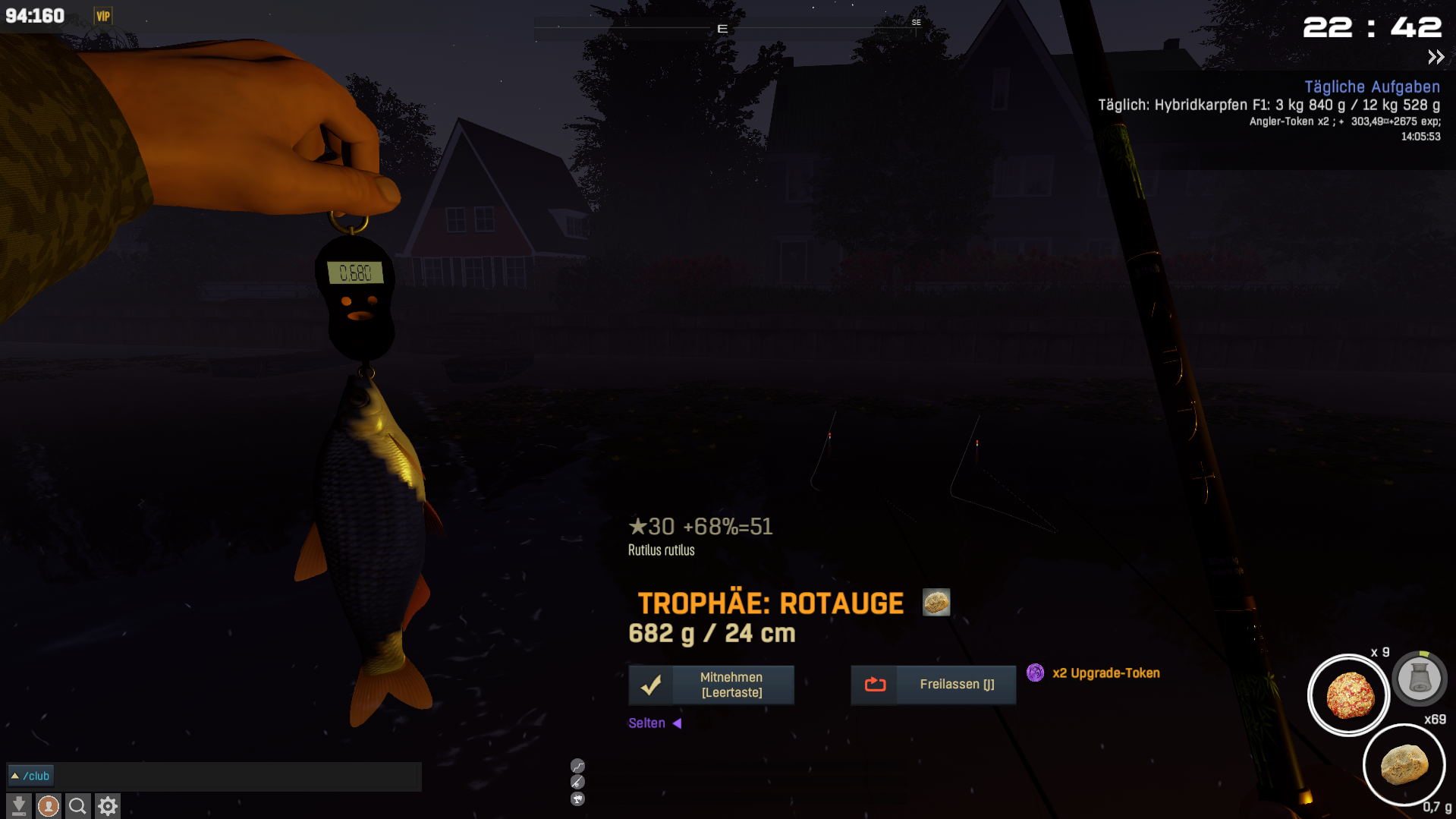Click the fishing rod round icon
Screen dimensions: 1456x819
coord(577,782)
